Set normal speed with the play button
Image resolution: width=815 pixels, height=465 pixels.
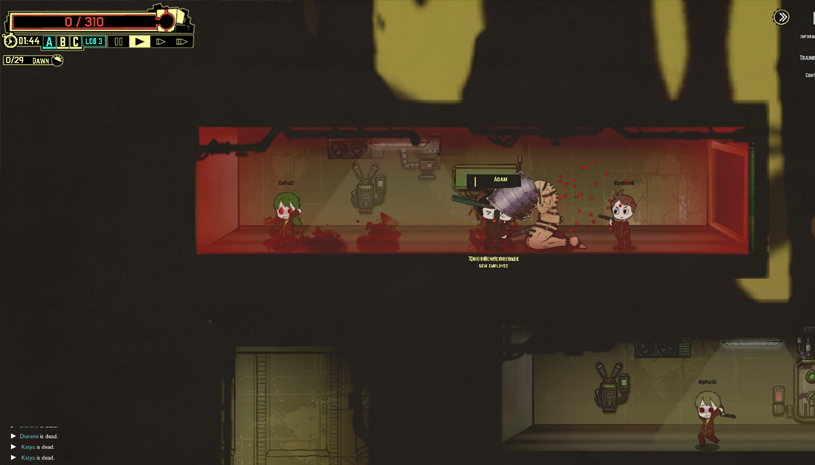[139, 42]
